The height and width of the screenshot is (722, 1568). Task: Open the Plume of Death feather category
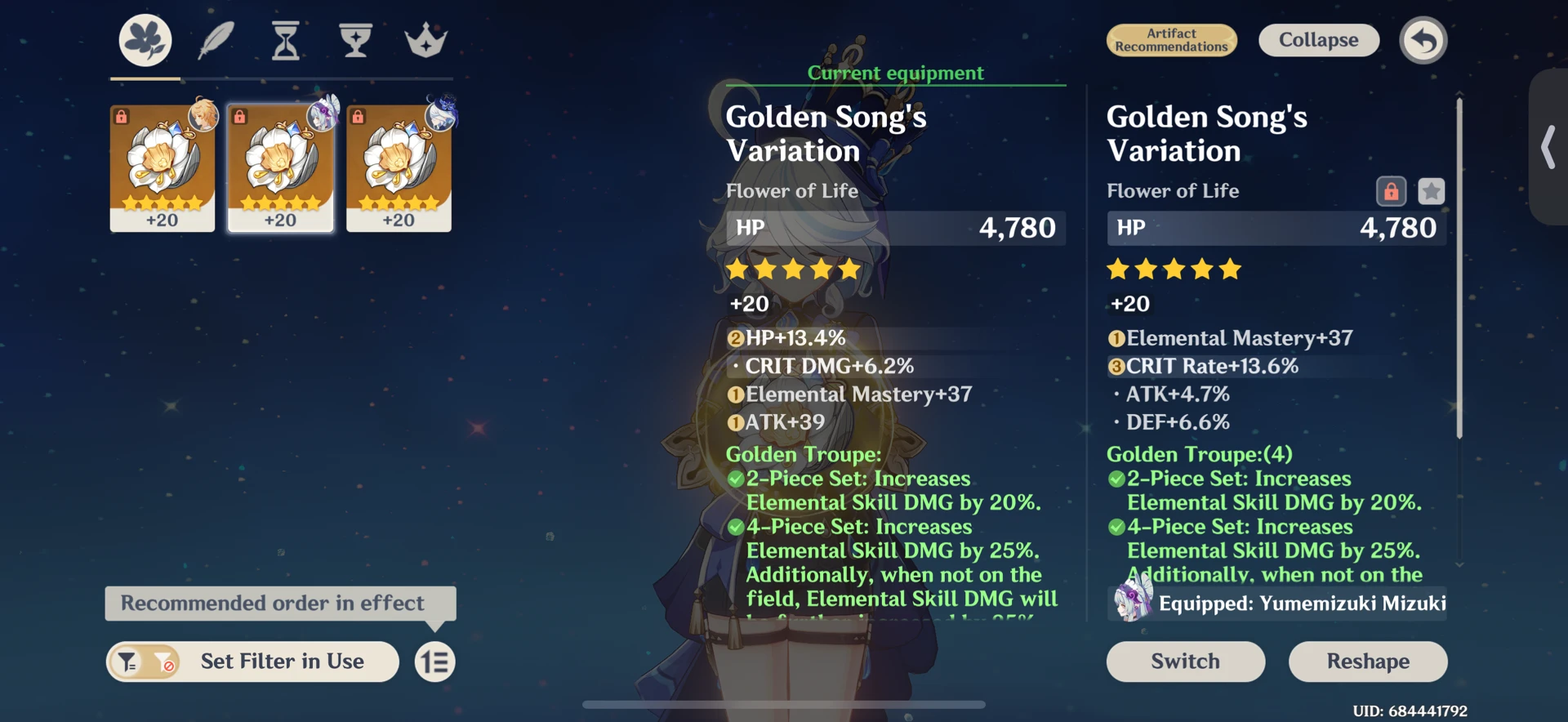click(x=216, y=39)
